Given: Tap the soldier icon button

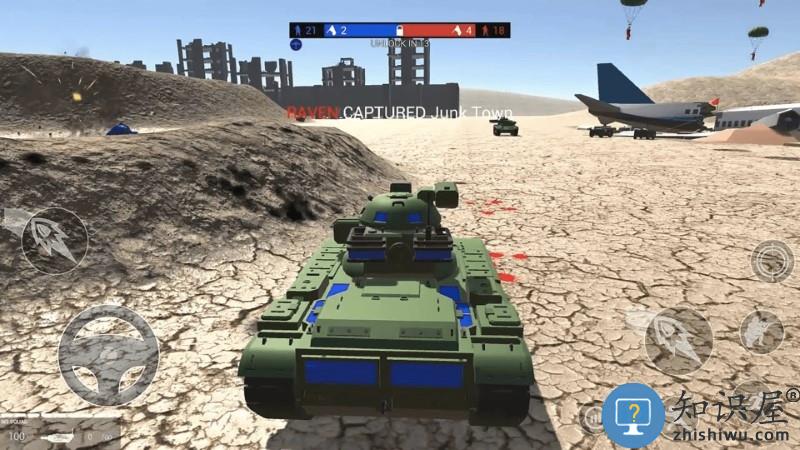Looking at the screenshot, I should tap(761, 331).
